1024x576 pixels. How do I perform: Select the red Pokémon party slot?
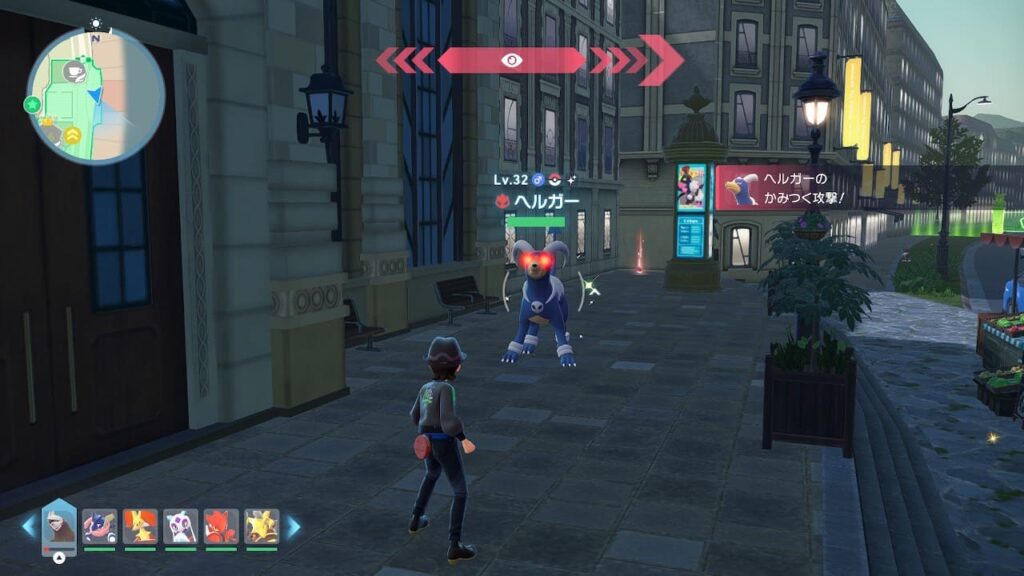(221, 526)
